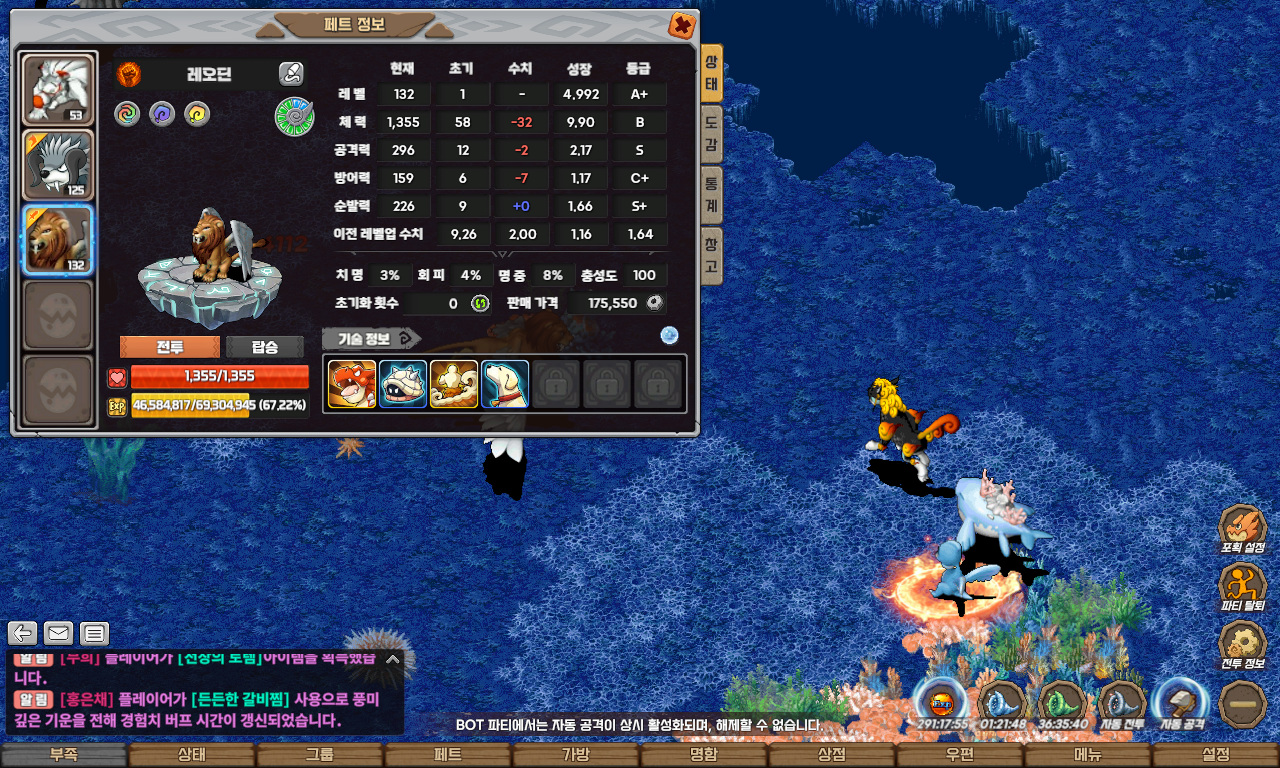Open the 전투 정보 battle info button
This screenshot has width=1280, height=768.
click(x=1243, y=645)
